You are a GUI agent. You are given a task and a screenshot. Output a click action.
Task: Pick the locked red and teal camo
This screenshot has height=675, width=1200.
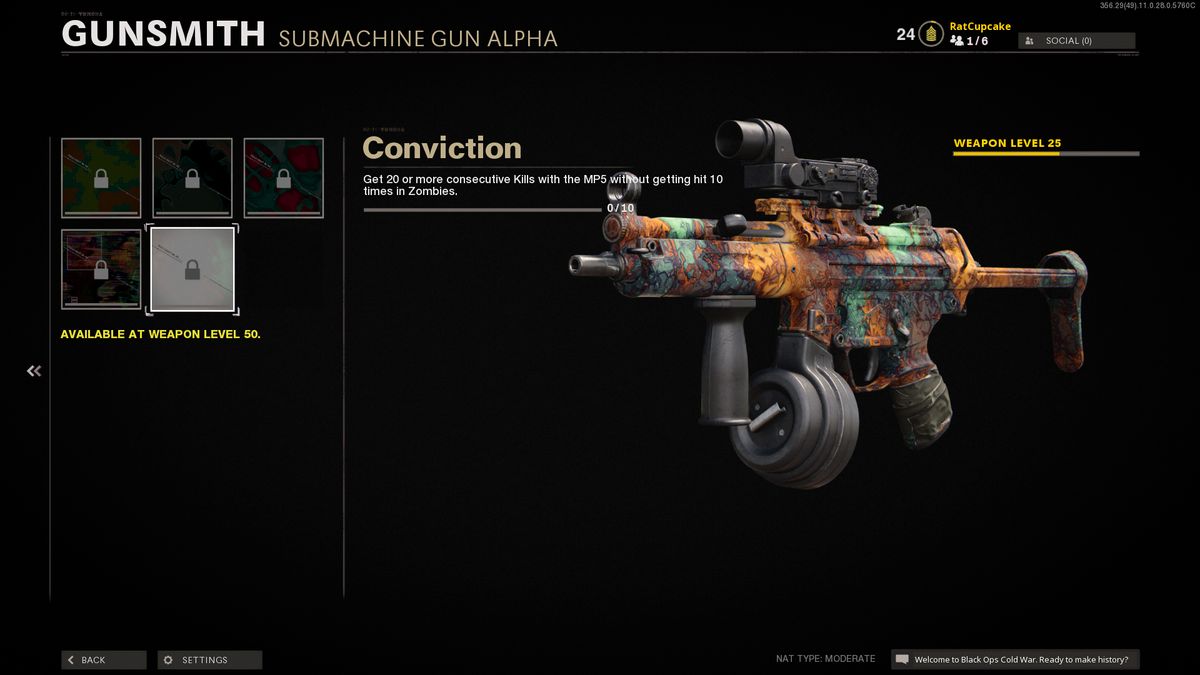click(284, 178)
